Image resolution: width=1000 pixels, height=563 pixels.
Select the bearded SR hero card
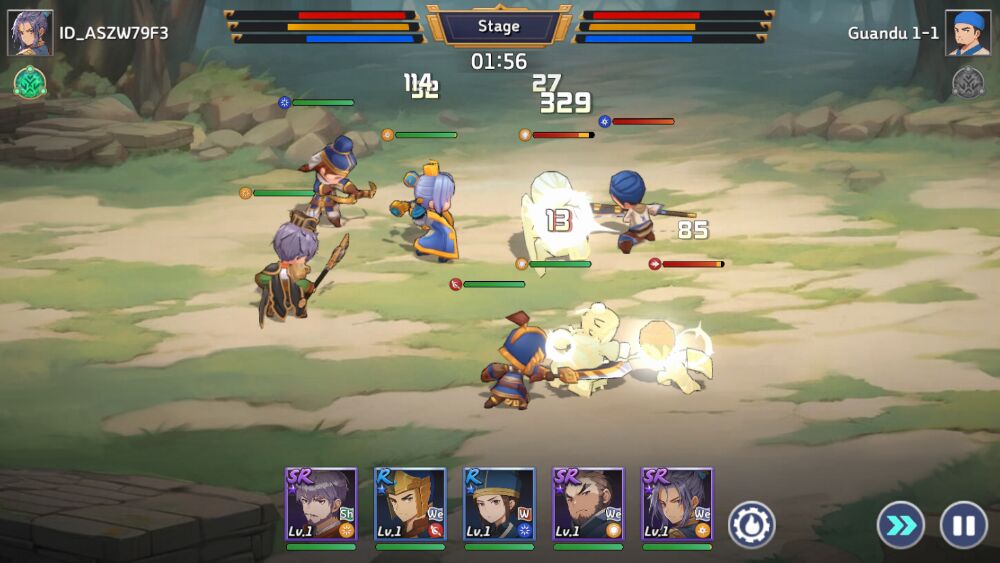click(588, 505)
